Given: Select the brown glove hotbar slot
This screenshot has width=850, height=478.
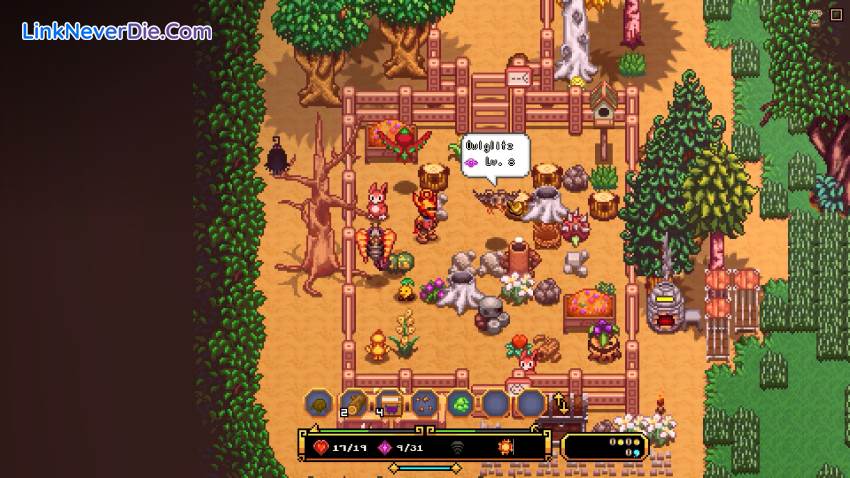Looking at the screenshot, I should [x=319, y=403].
